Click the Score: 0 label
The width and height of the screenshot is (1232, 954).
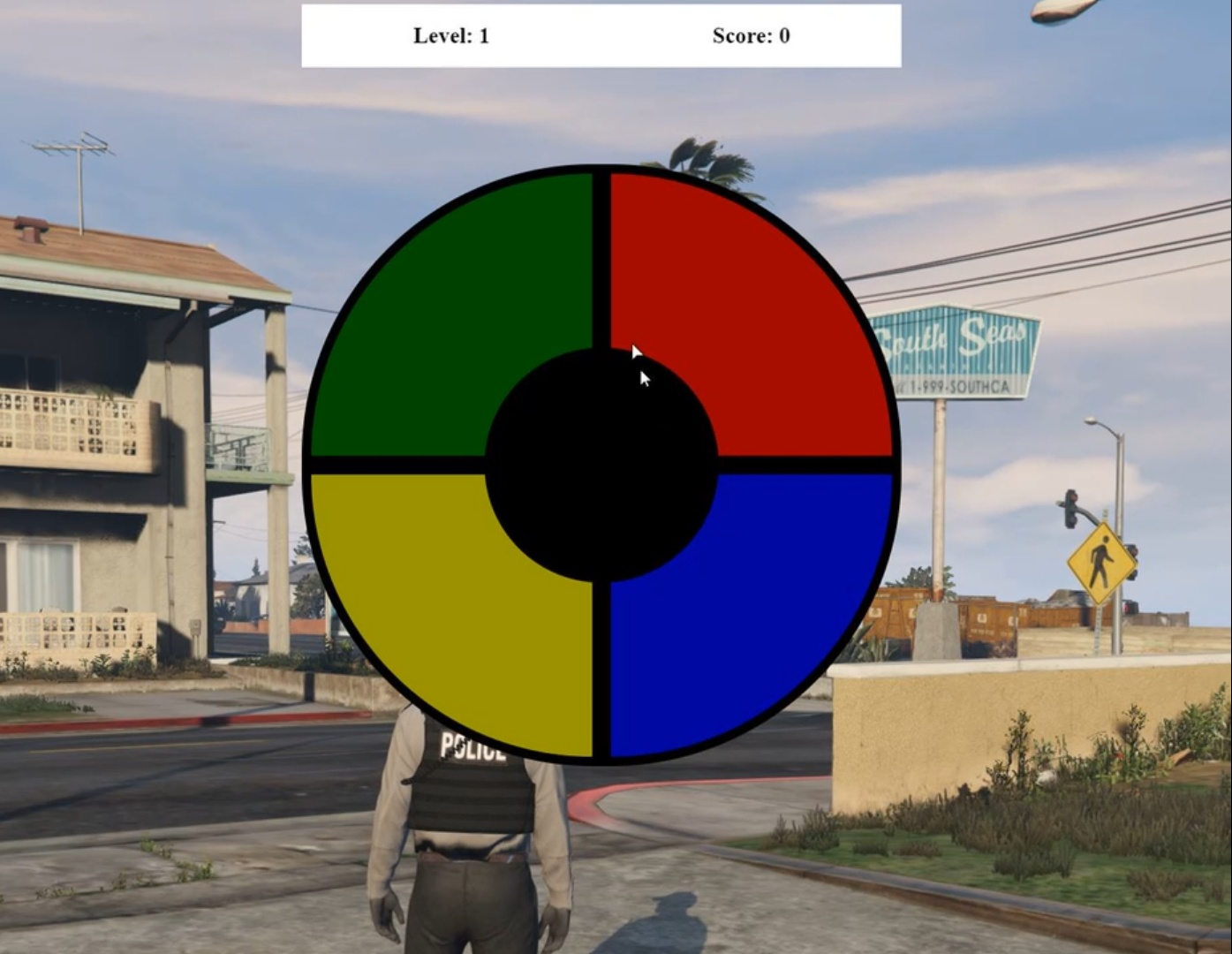point(750,36)
